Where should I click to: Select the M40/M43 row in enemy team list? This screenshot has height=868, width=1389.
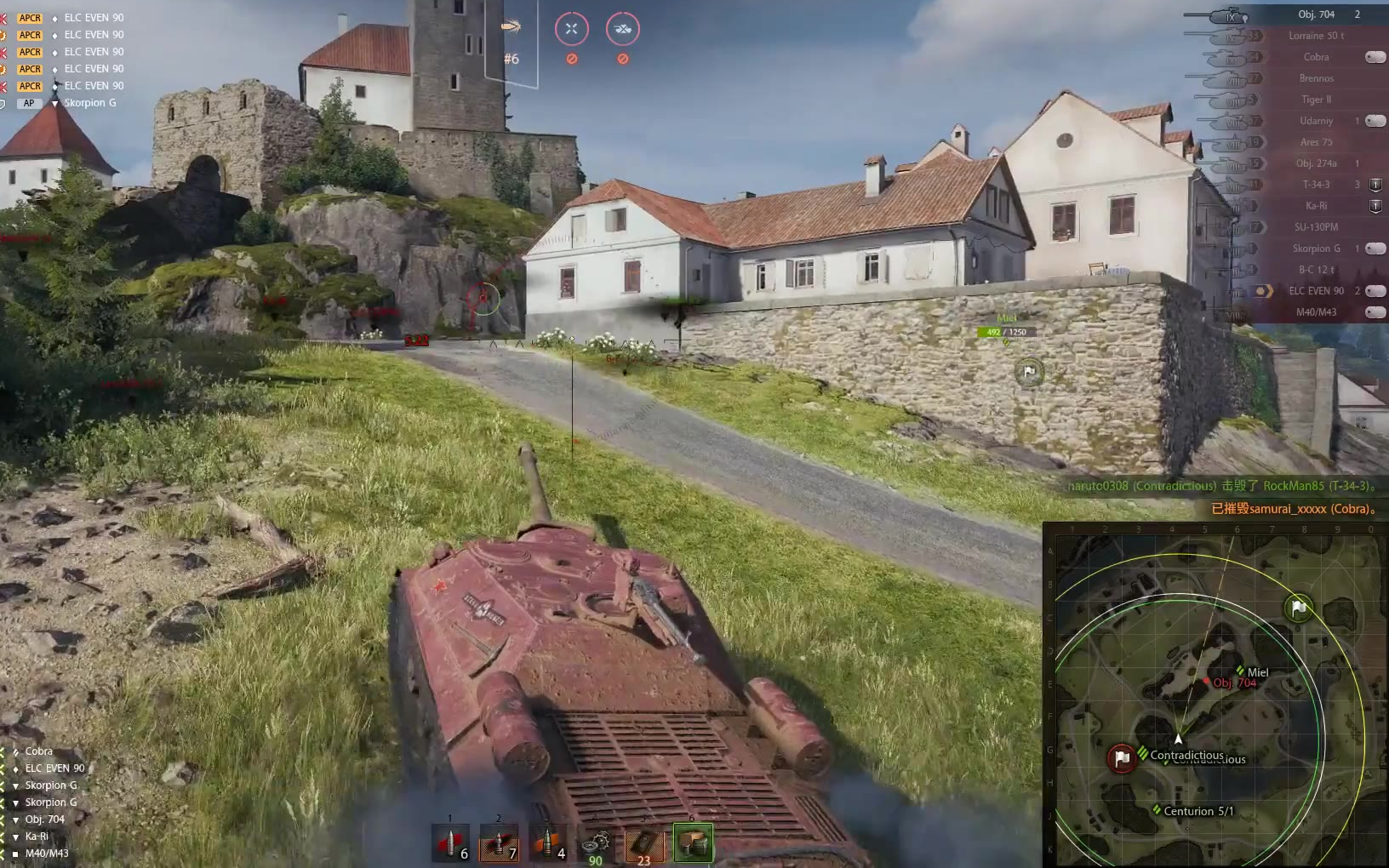(1316, 312)
